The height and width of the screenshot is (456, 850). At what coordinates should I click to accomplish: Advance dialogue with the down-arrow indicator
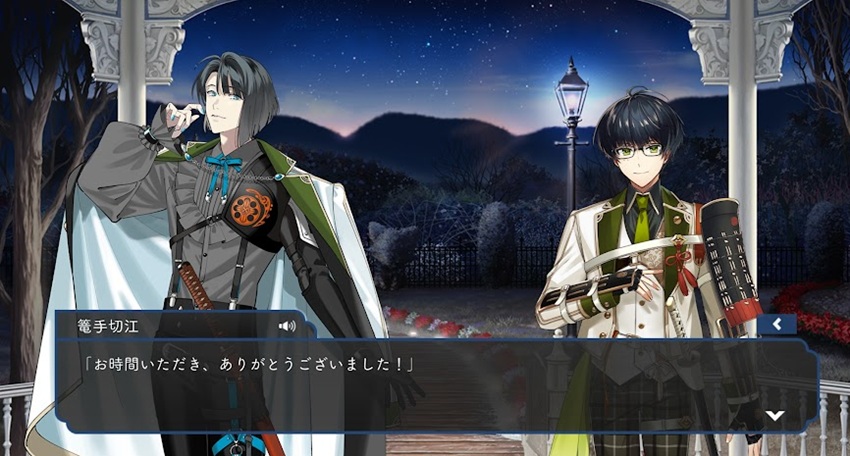(774, 415)
